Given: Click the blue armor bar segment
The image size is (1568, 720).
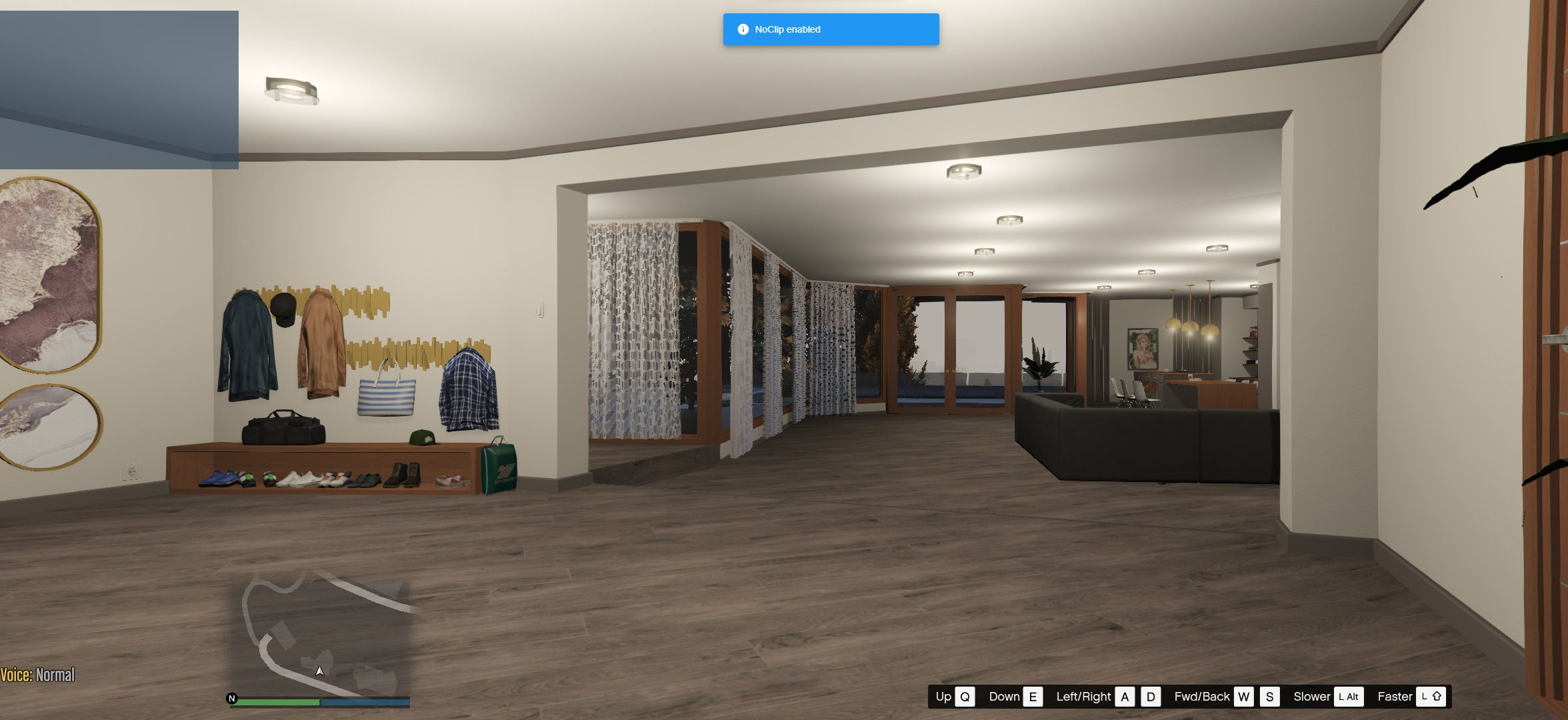Looking at the screenshot, I should point(365,701).
